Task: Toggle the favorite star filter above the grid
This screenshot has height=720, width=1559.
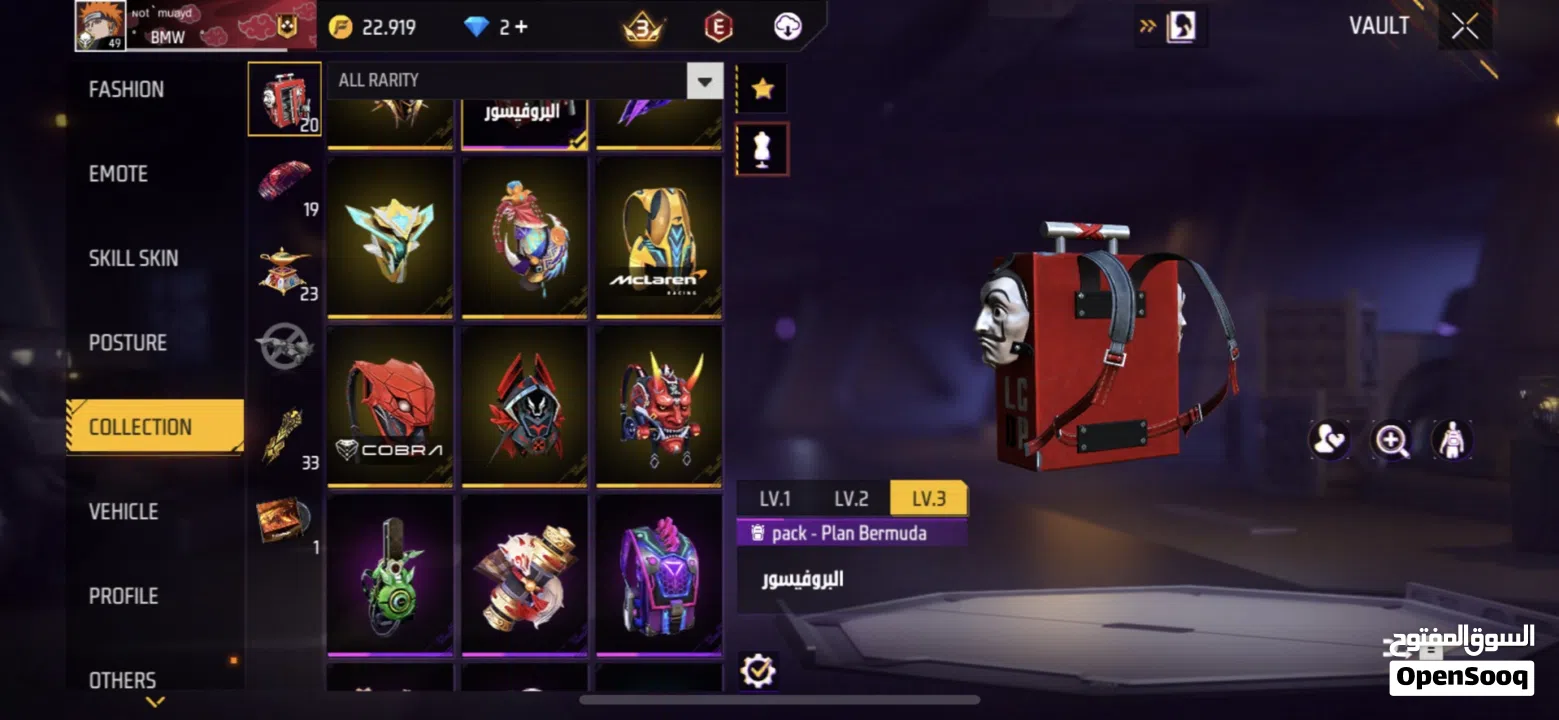Action: 762,87
